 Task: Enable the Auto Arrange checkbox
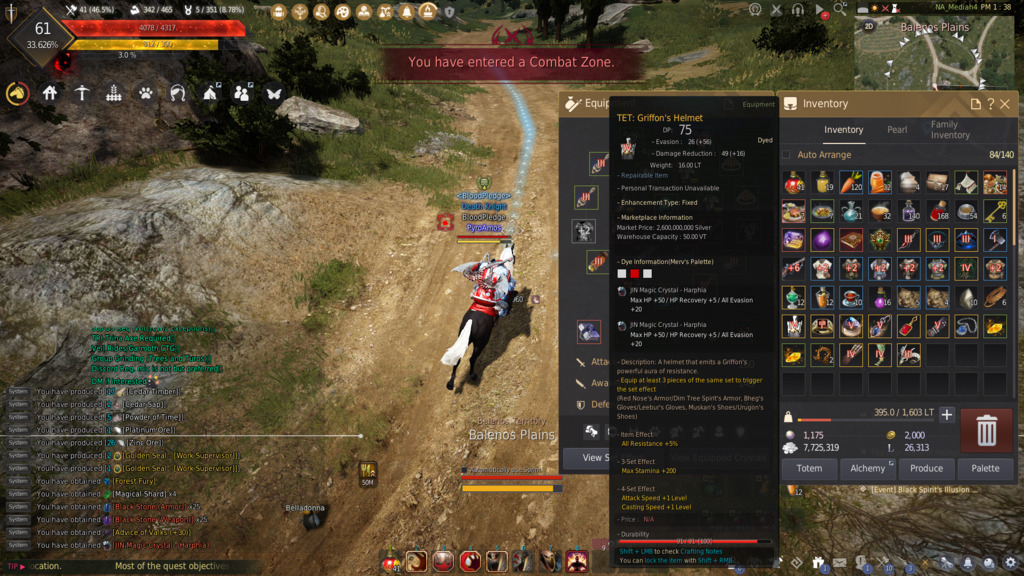tap(786, 155)
